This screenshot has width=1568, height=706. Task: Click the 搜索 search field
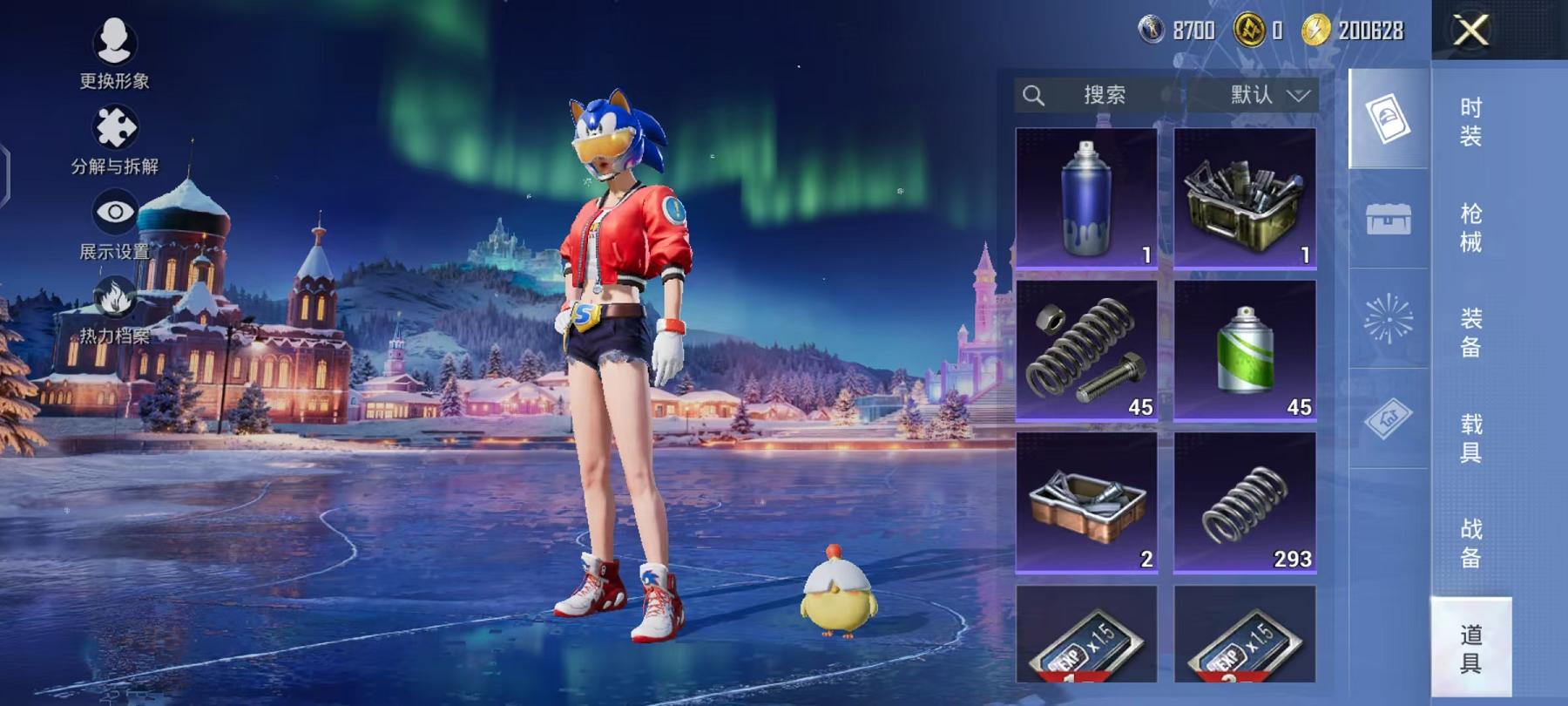coord(1099,95)
